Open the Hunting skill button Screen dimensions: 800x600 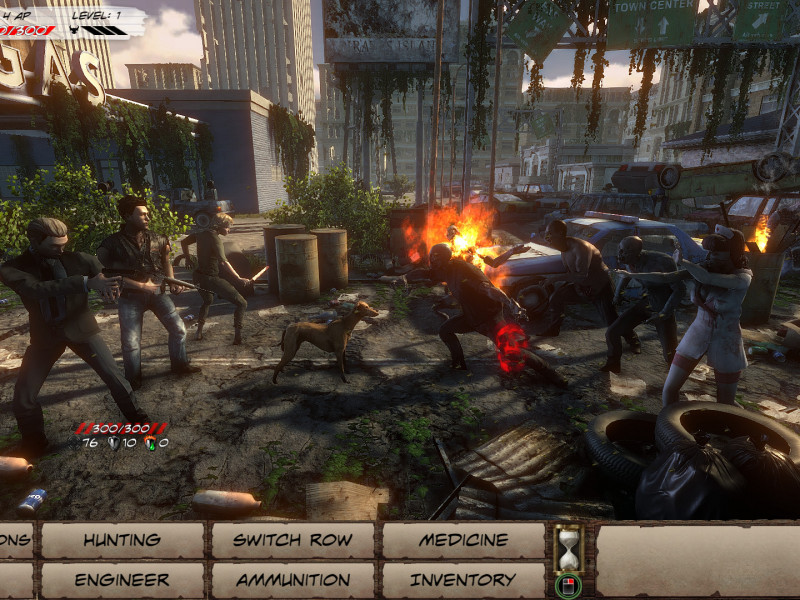tap(122, 540)
